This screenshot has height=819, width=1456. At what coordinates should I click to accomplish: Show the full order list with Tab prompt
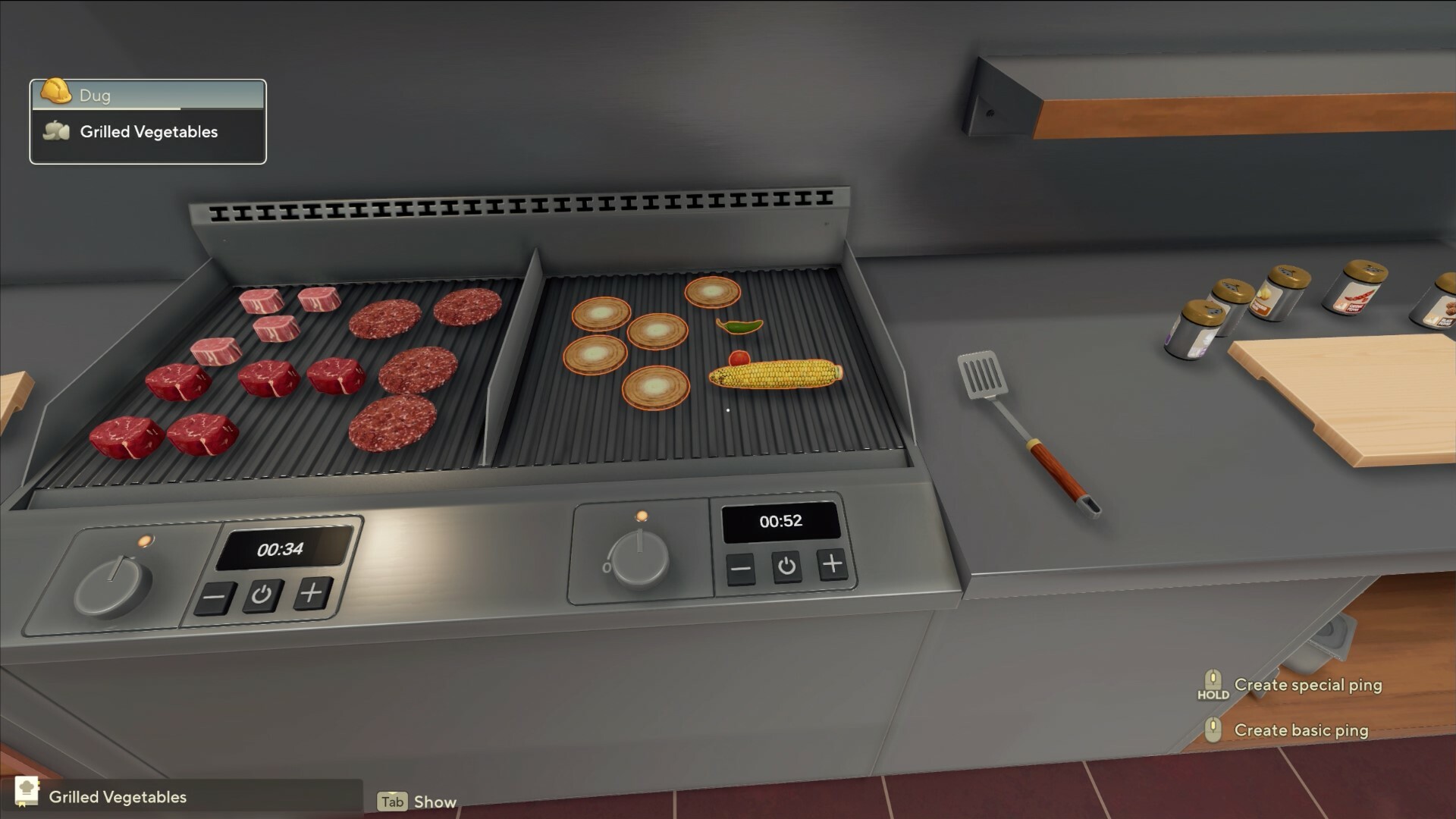391,802
